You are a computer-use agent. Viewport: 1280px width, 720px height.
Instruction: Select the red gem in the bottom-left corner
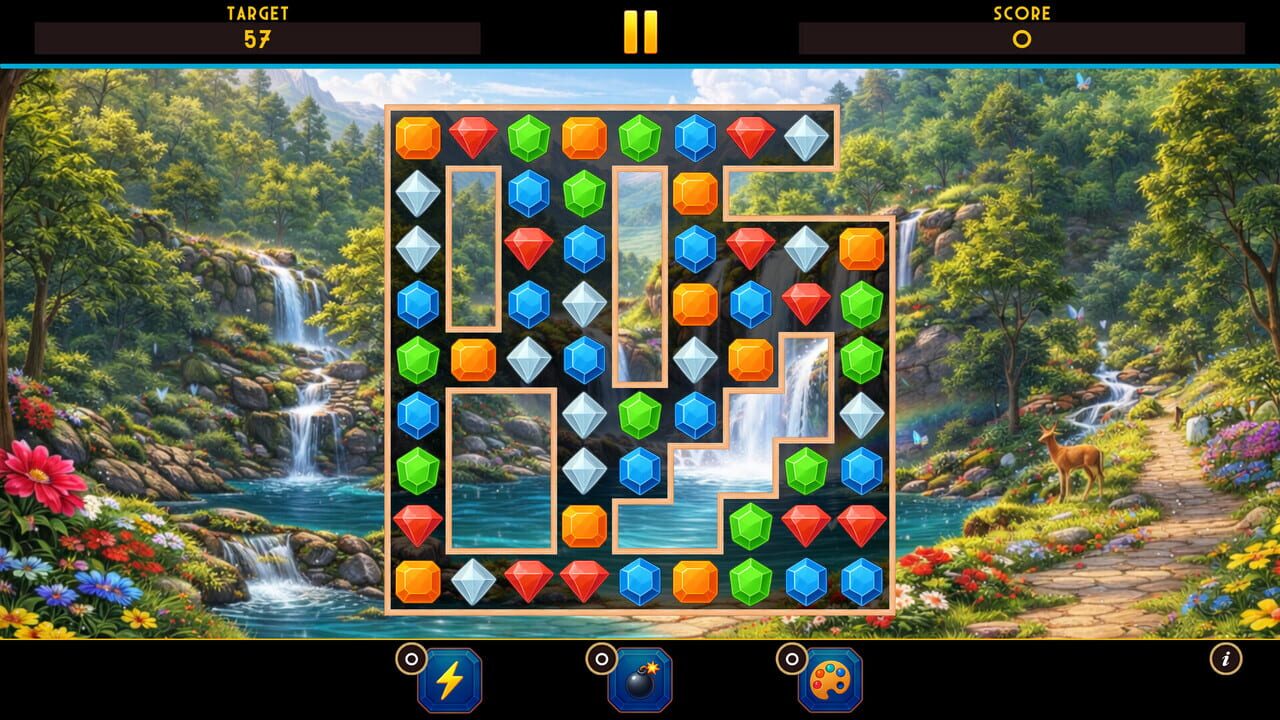click(x=418, y=527)
